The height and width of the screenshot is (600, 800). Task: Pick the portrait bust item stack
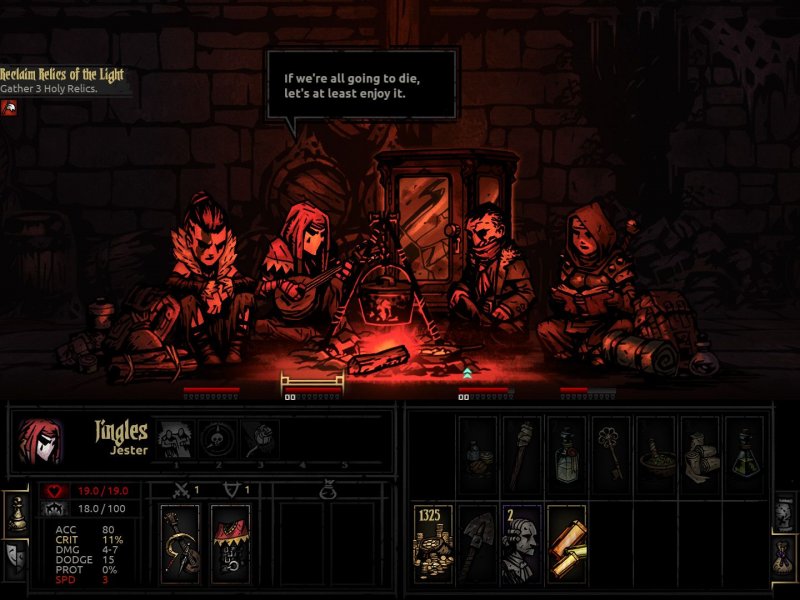[x=522, y=544]
